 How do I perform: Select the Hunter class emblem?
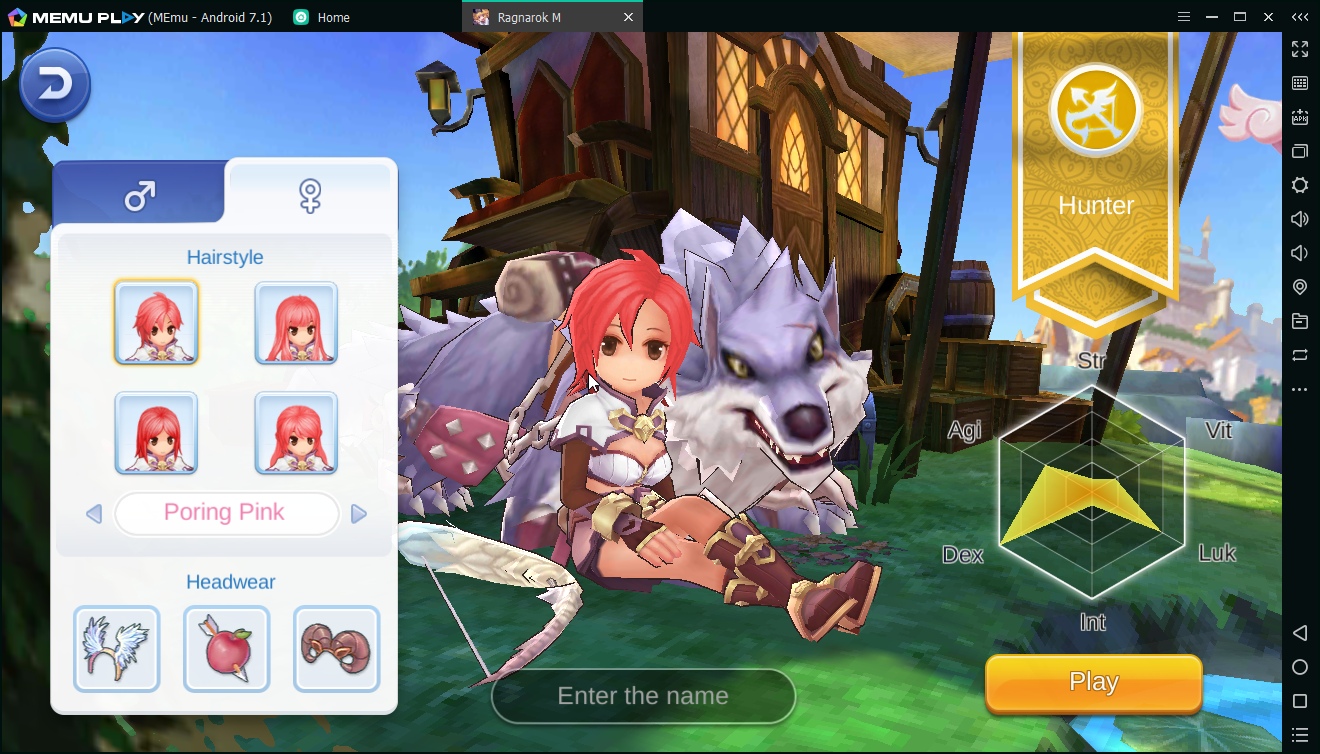click(x=1096, y=112)
